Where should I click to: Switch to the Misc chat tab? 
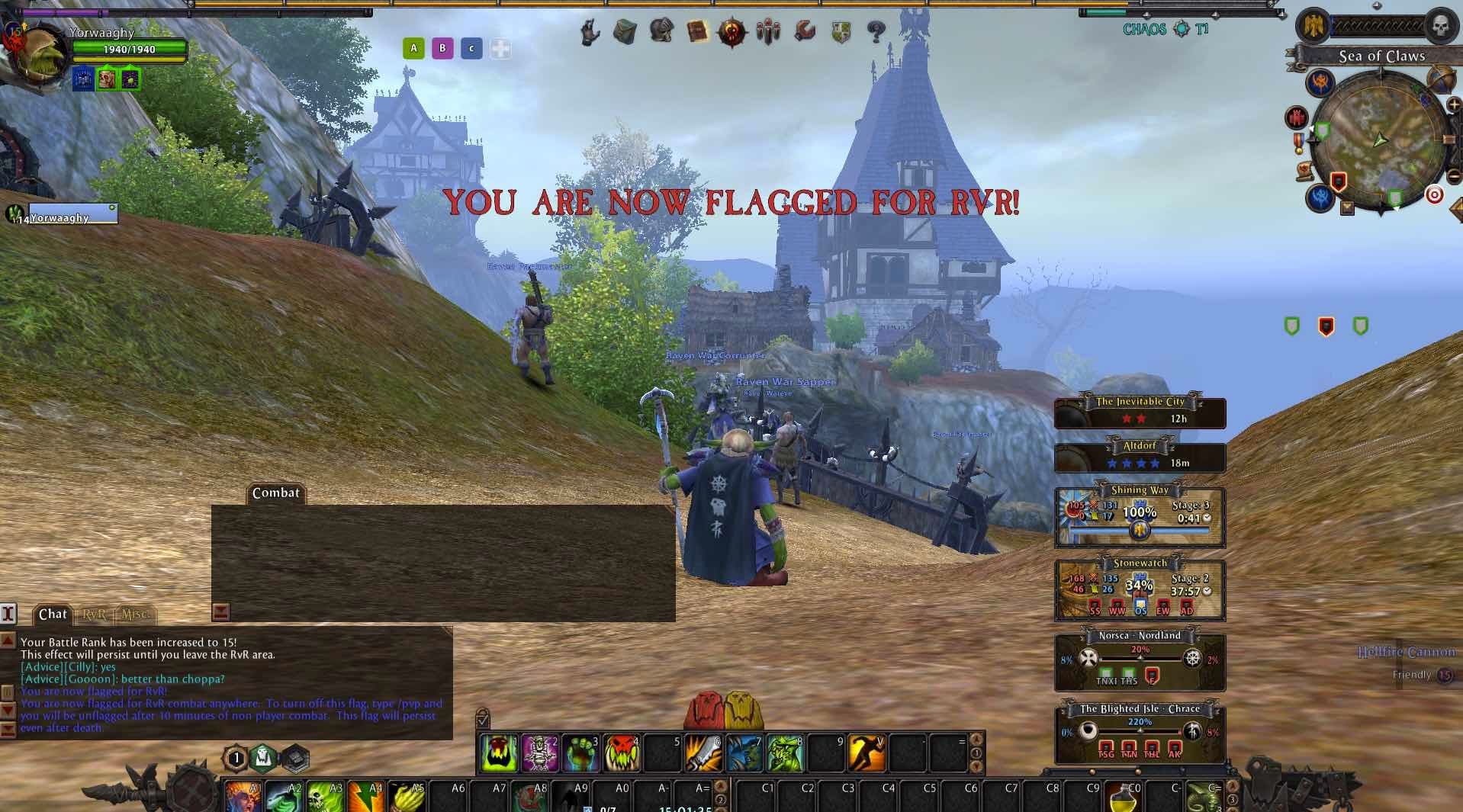click(x=135, y=615)
